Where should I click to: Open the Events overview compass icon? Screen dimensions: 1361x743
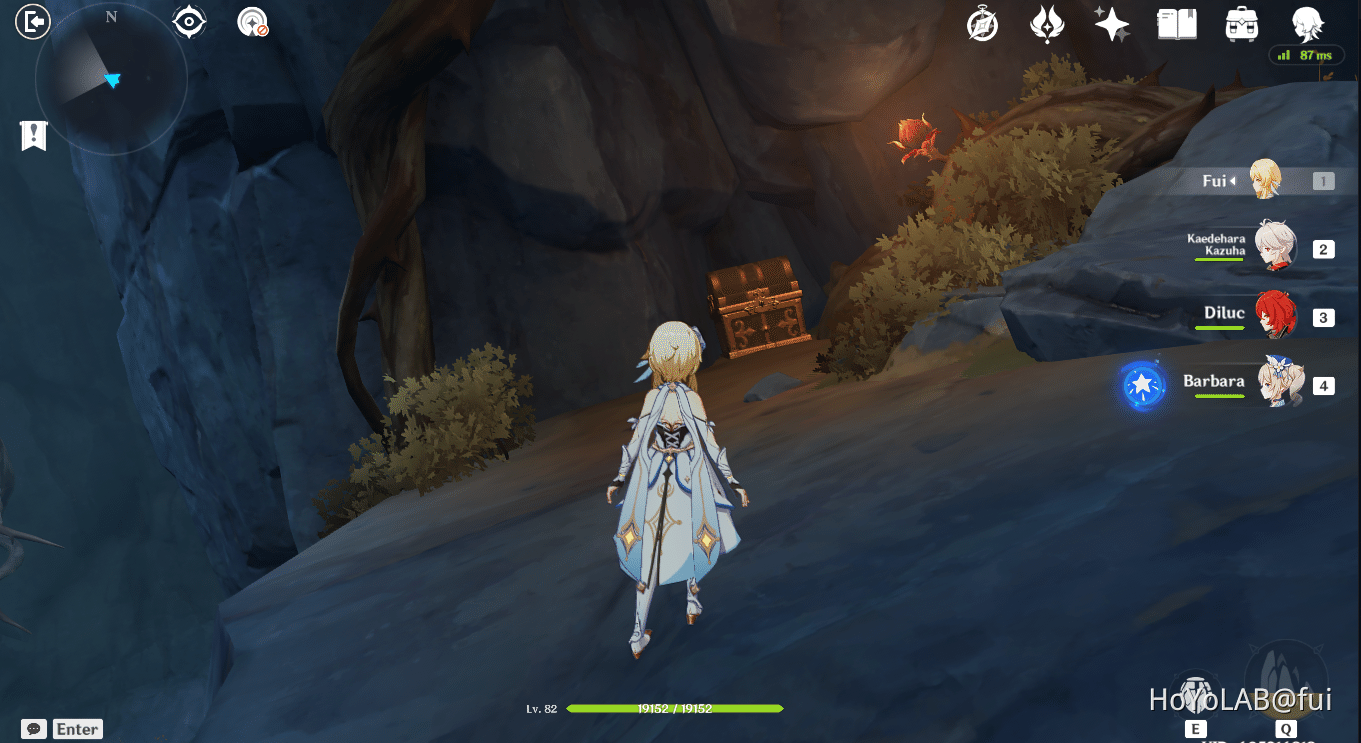coord(981,24)
